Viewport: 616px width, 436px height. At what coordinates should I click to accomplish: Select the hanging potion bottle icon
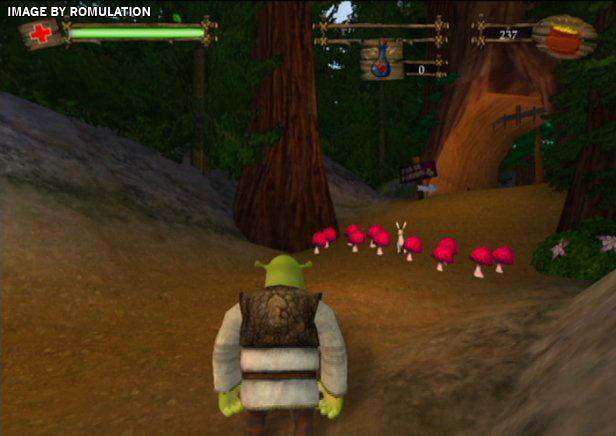[381, 60]
